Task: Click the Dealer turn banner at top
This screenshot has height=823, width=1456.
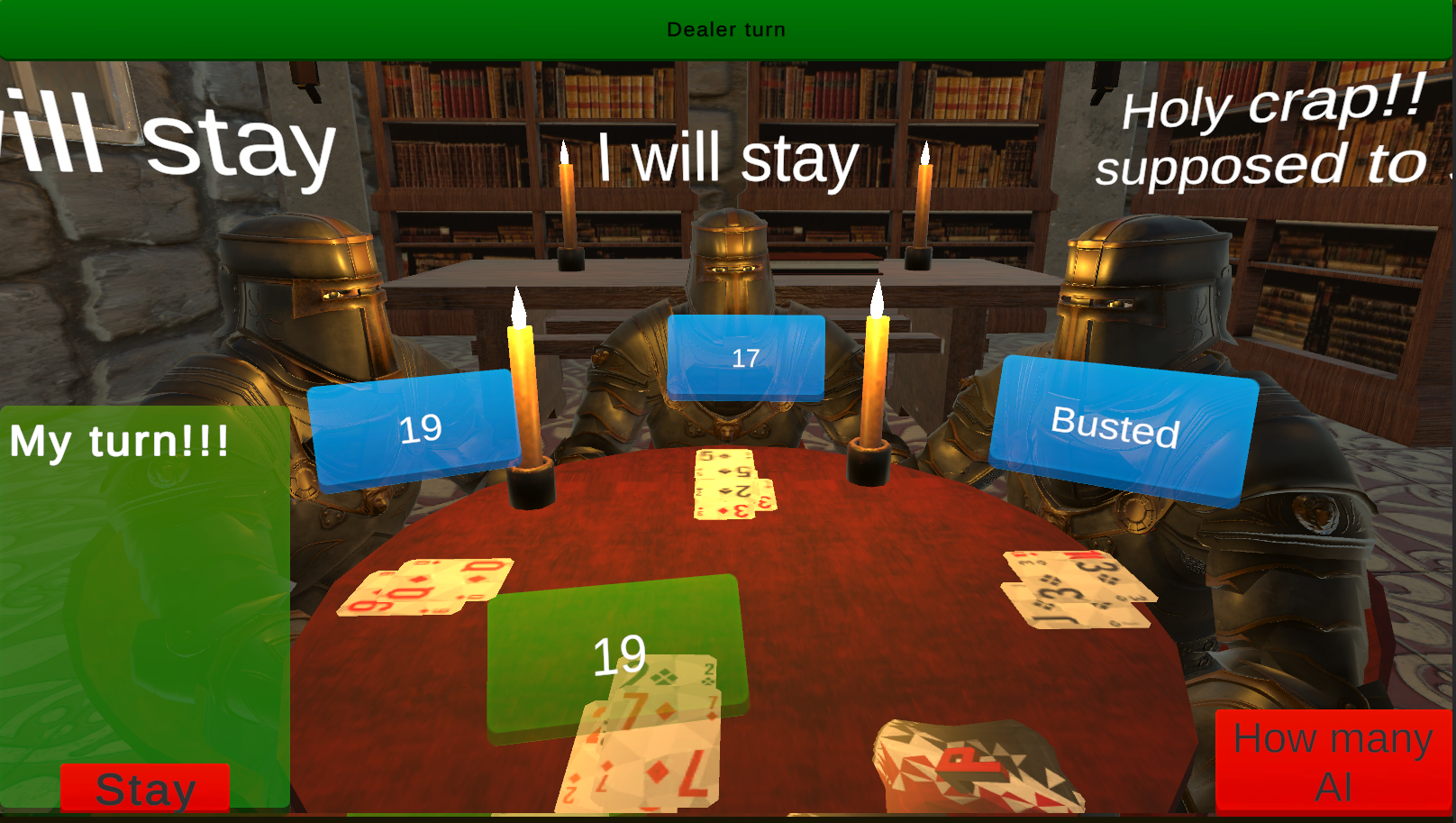Action: coord(726,28)
